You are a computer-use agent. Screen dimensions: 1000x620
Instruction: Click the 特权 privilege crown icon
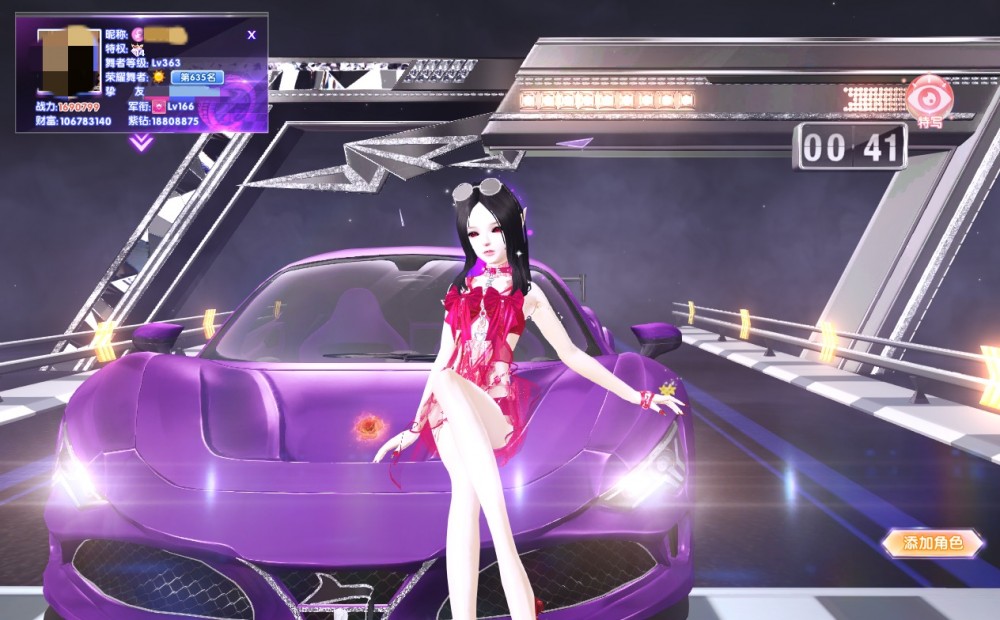(x=138, y=49)
